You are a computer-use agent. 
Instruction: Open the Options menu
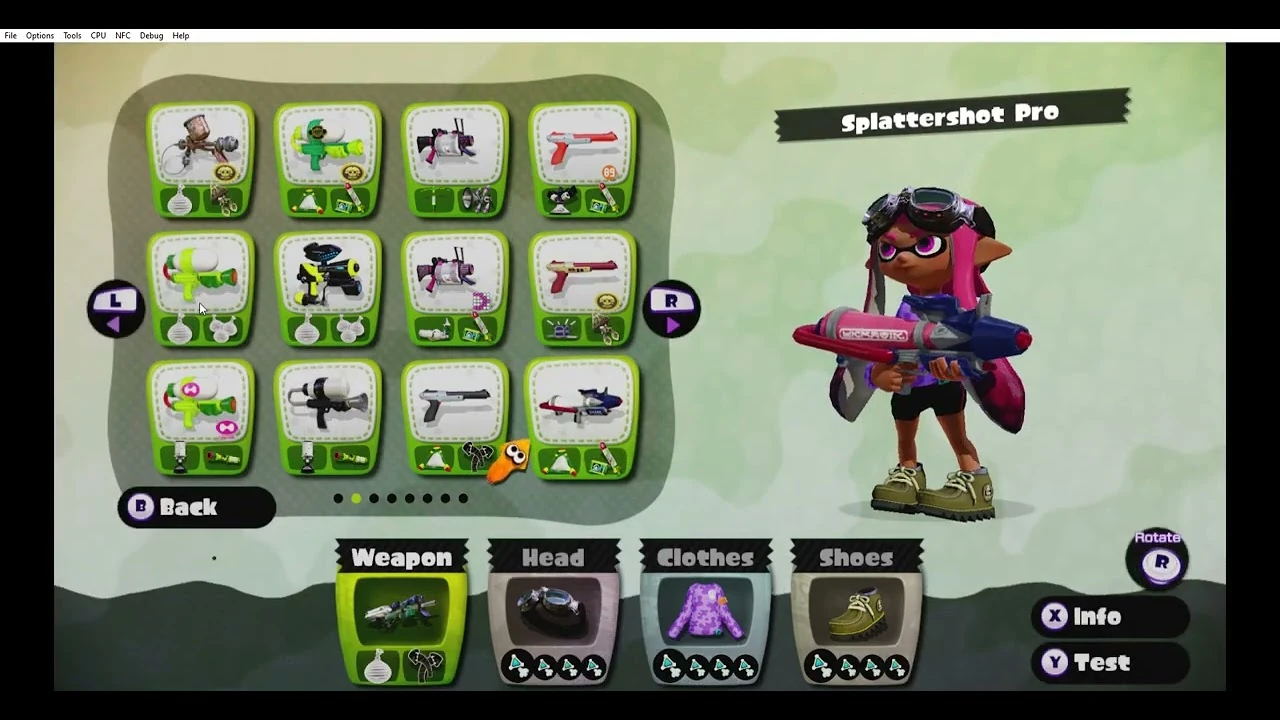pos(39,35)
